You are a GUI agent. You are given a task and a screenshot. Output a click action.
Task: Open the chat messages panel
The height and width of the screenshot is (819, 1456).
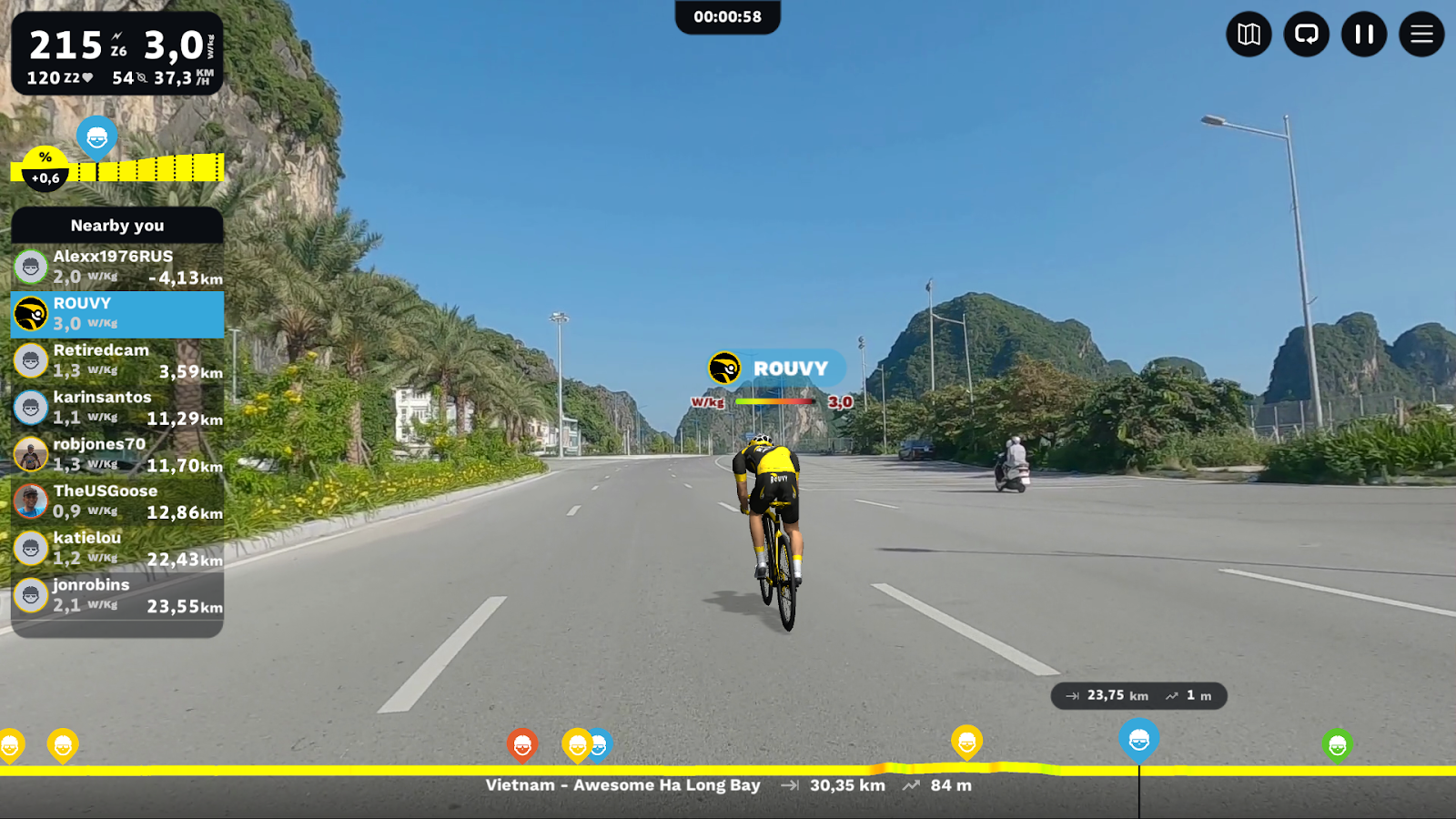tap(1306, 35)
